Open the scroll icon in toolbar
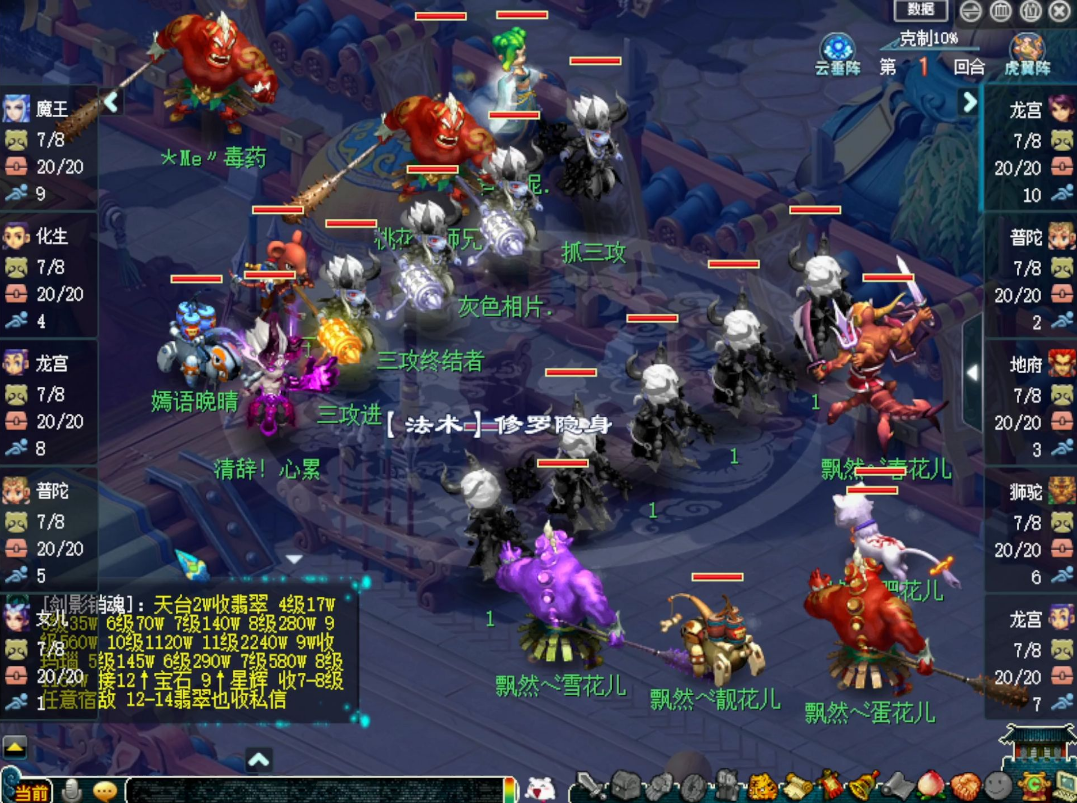 pos(797,785)
